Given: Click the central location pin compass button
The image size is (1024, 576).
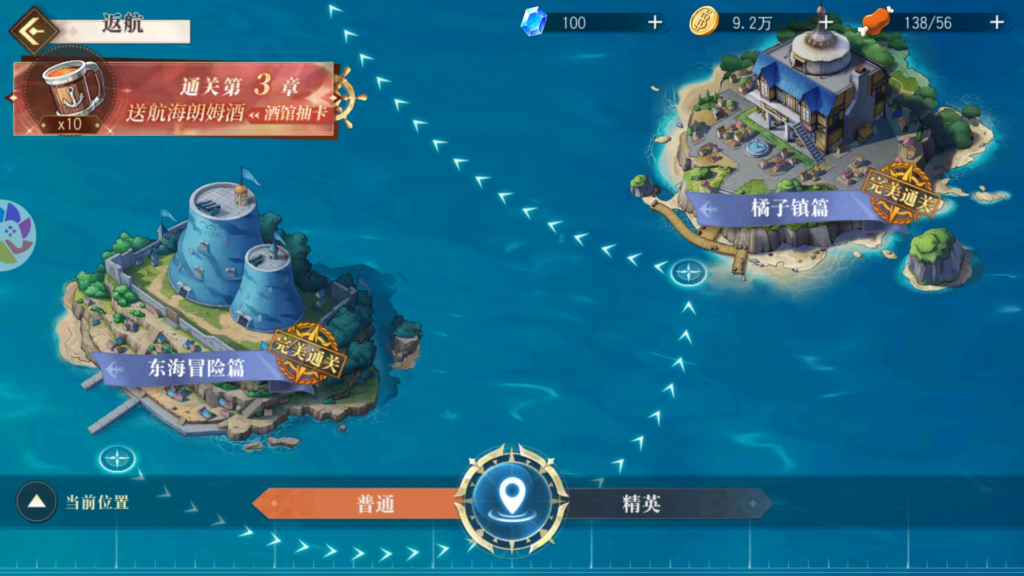Looking at the screenshot, I should [x=512, y=498].
